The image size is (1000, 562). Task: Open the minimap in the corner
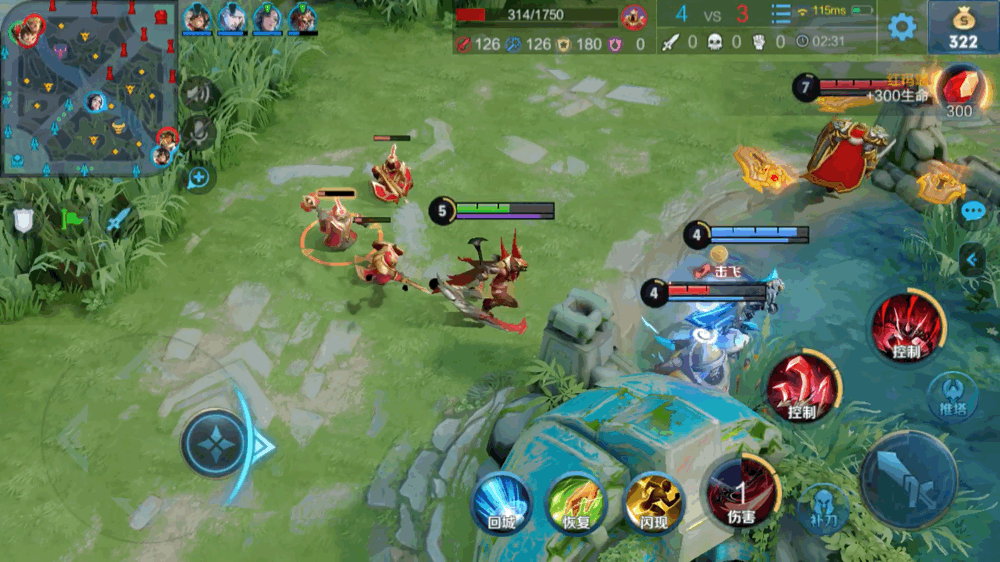click(88, 88)
